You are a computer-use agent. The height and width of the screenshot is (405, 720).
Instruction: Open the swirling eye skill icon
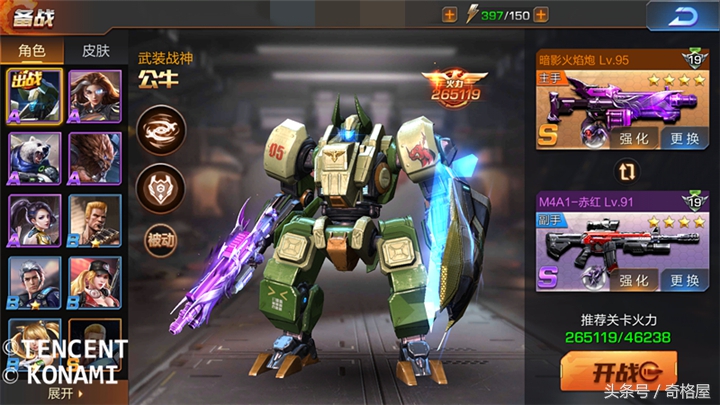point(161,131)
